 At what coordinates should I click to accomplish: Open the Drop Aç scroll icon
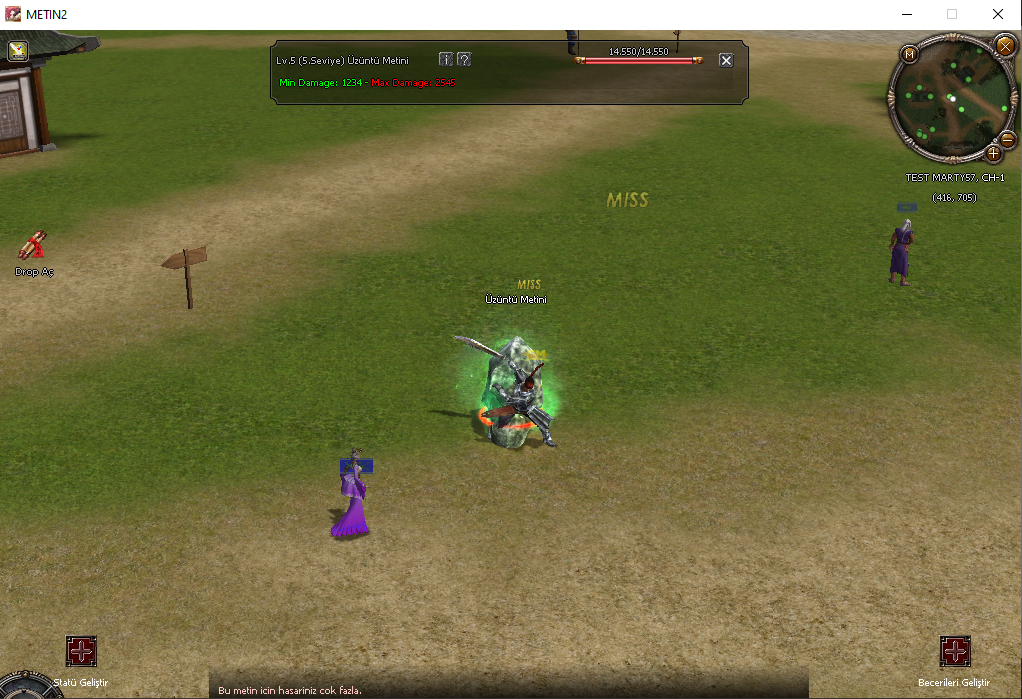click(33, 245)
